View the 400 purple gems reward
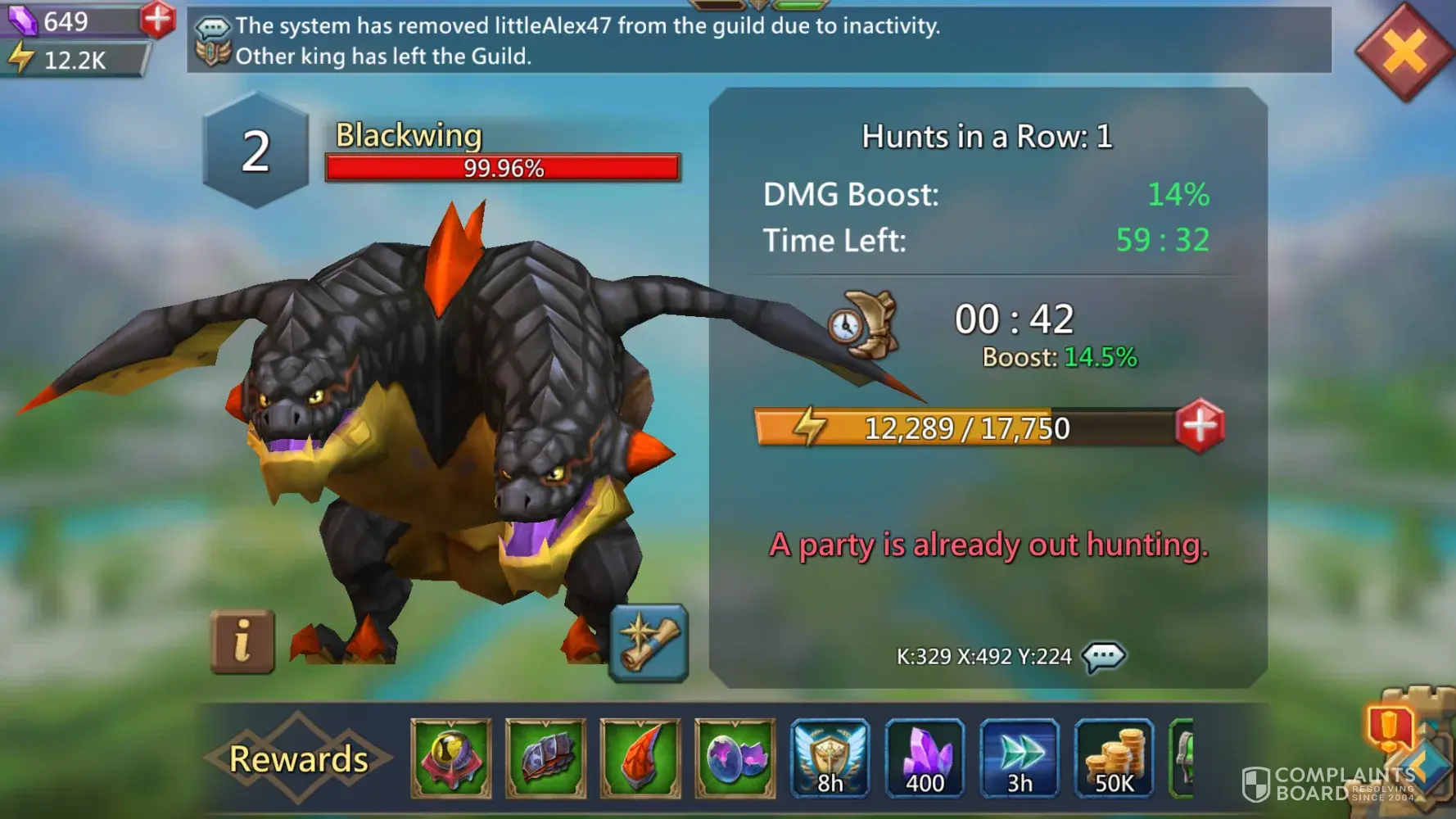This screenshot has width=1456, height=819. (x=925, y=758)
